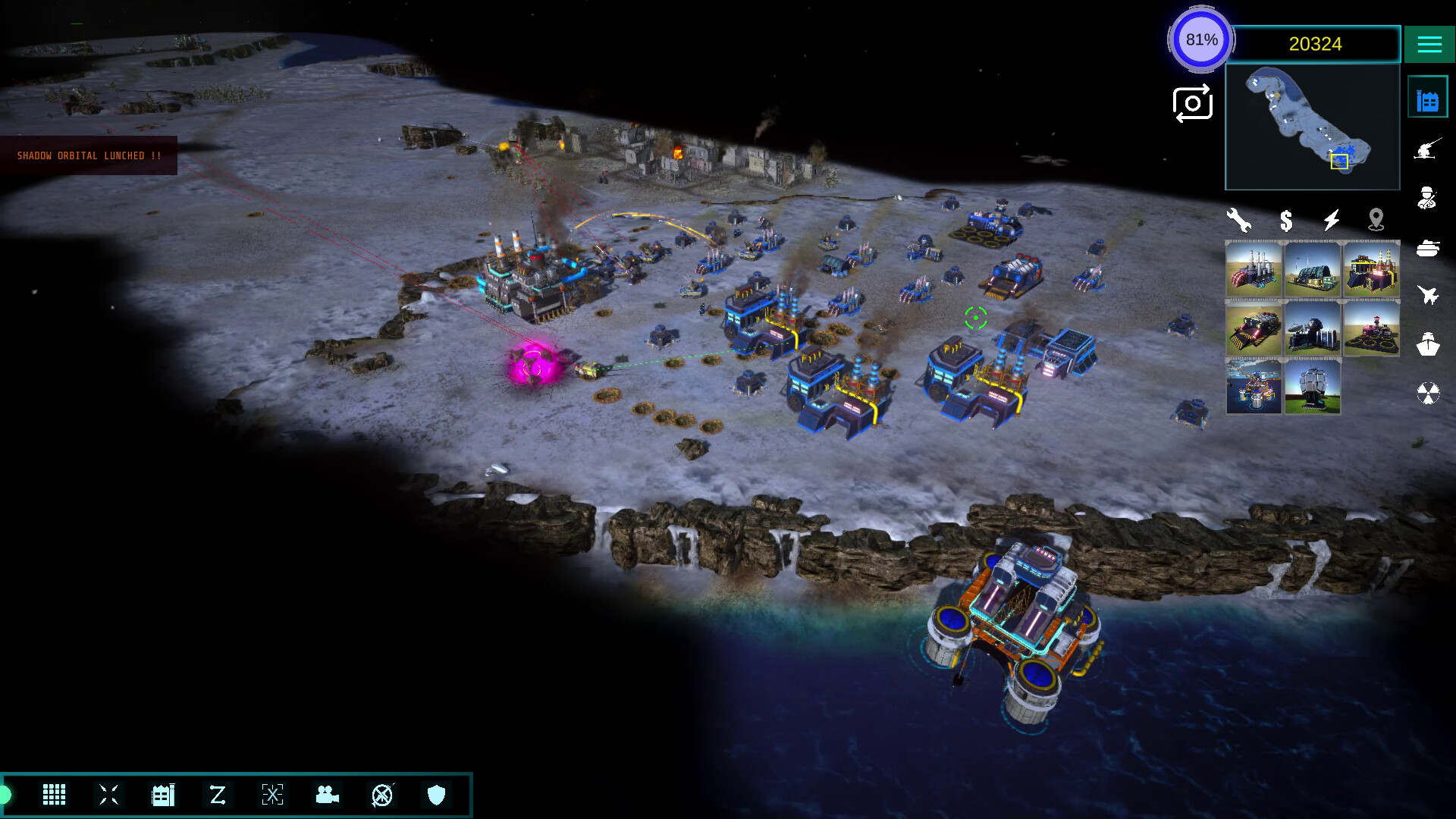The image size is (1456, 819).
Task: Choose the power plant with smokestacks thumbnail
Action: pos(1254,269)
